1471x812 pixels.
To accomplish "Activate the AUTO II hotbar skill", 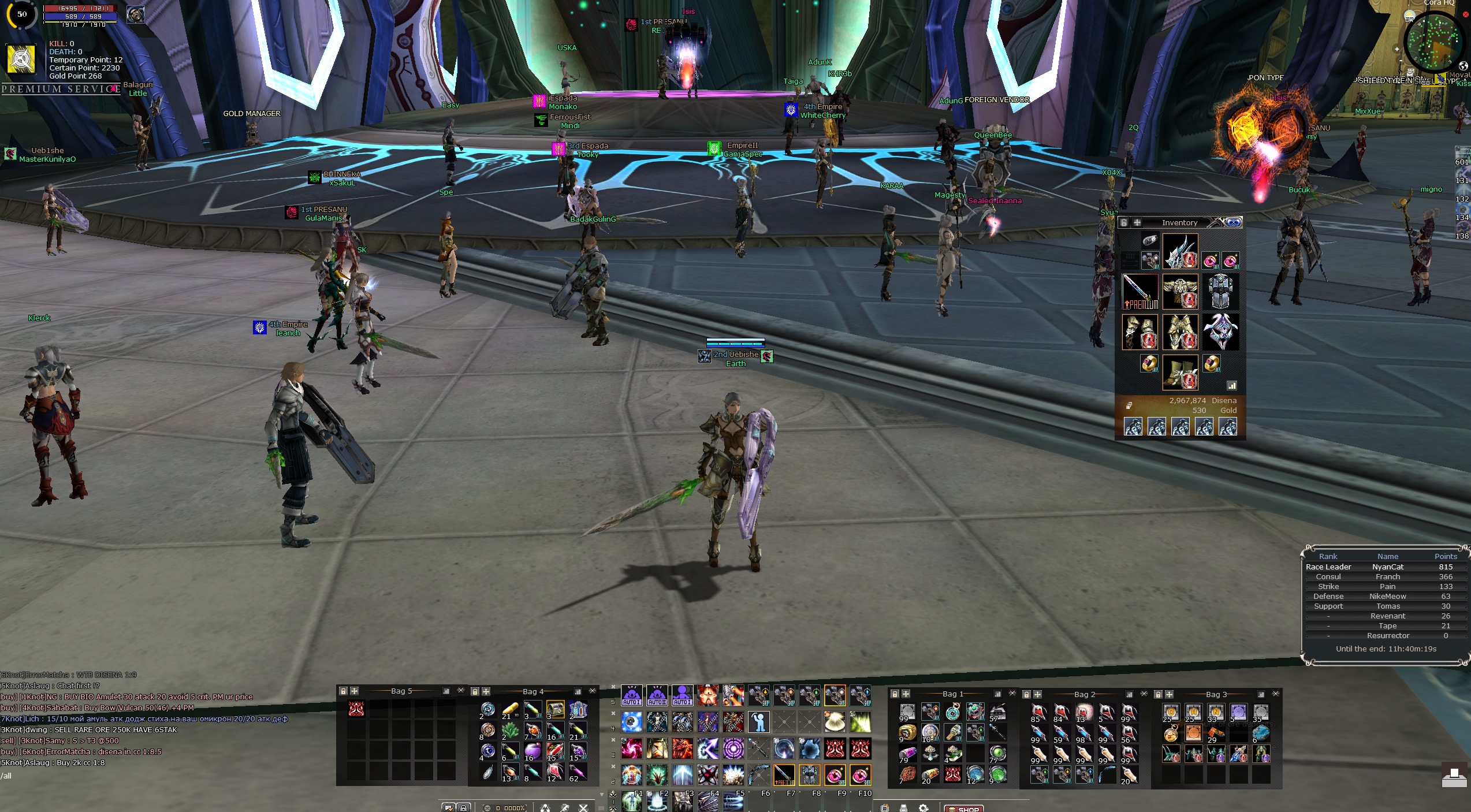I will click(657, 695).
